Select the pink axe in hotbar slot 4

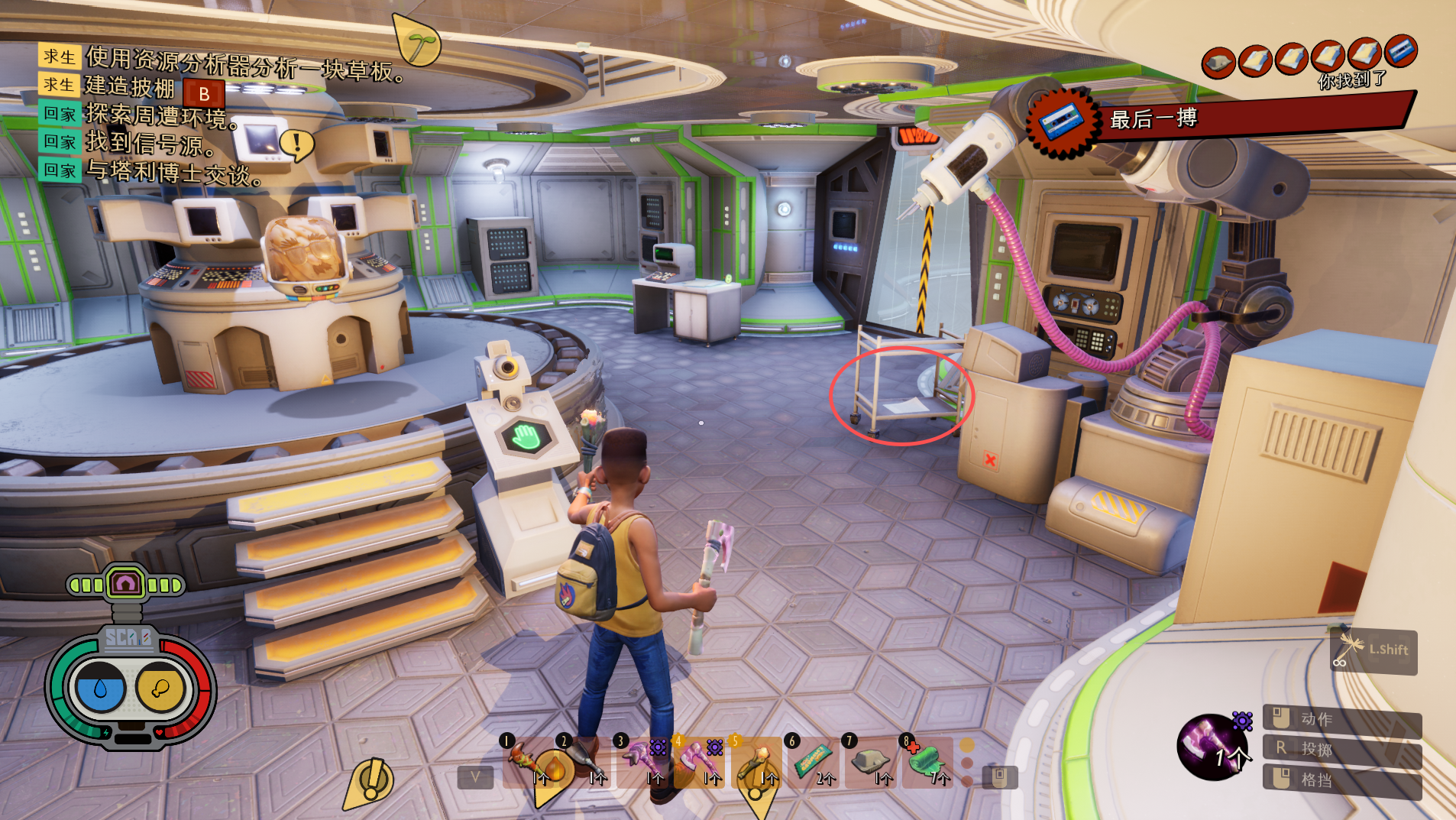[x=698, y=761]
